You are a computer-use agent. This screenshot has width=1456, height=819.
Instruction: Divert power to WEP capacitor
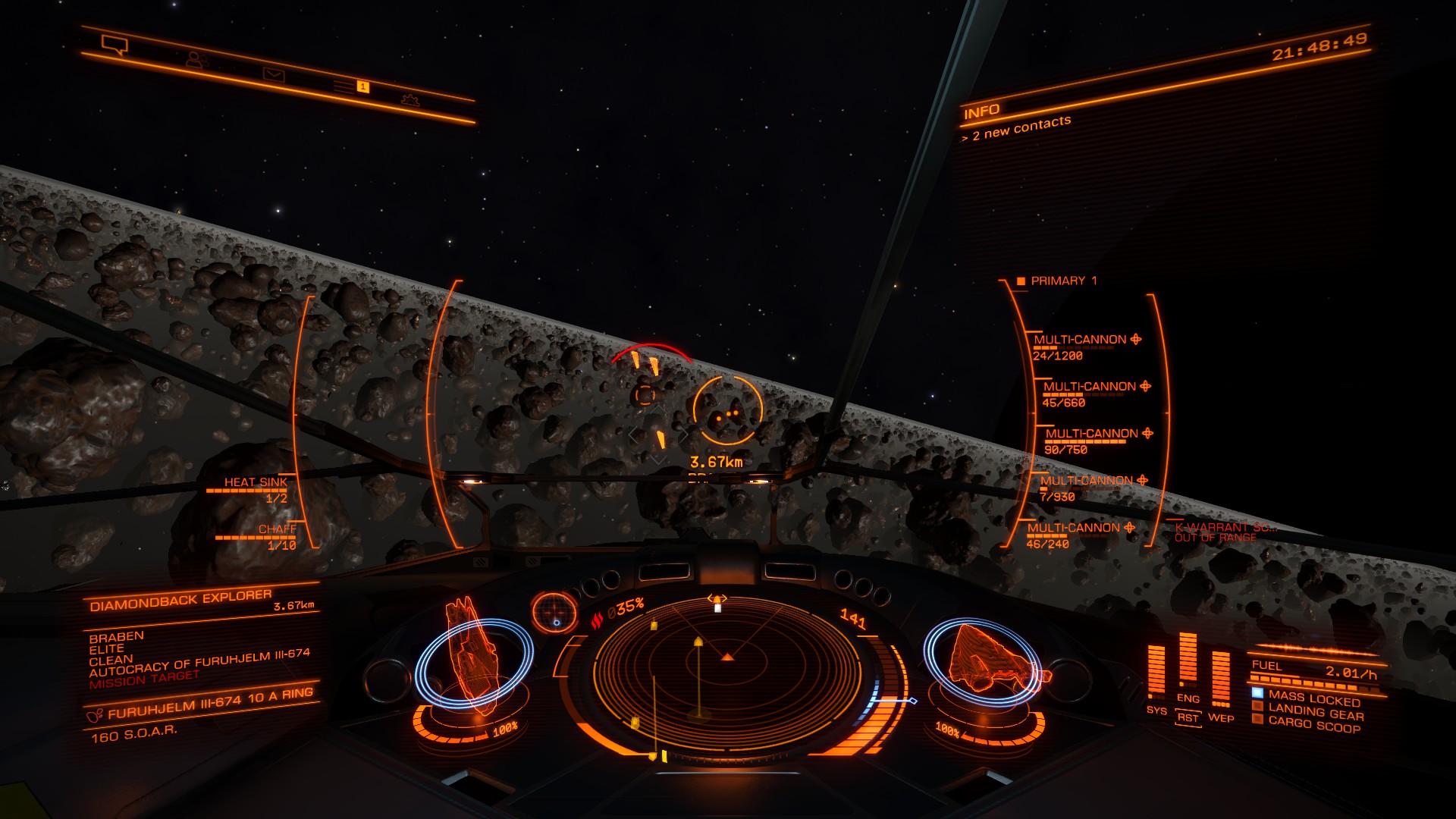pyautogui.click(x=1220, y=717)
